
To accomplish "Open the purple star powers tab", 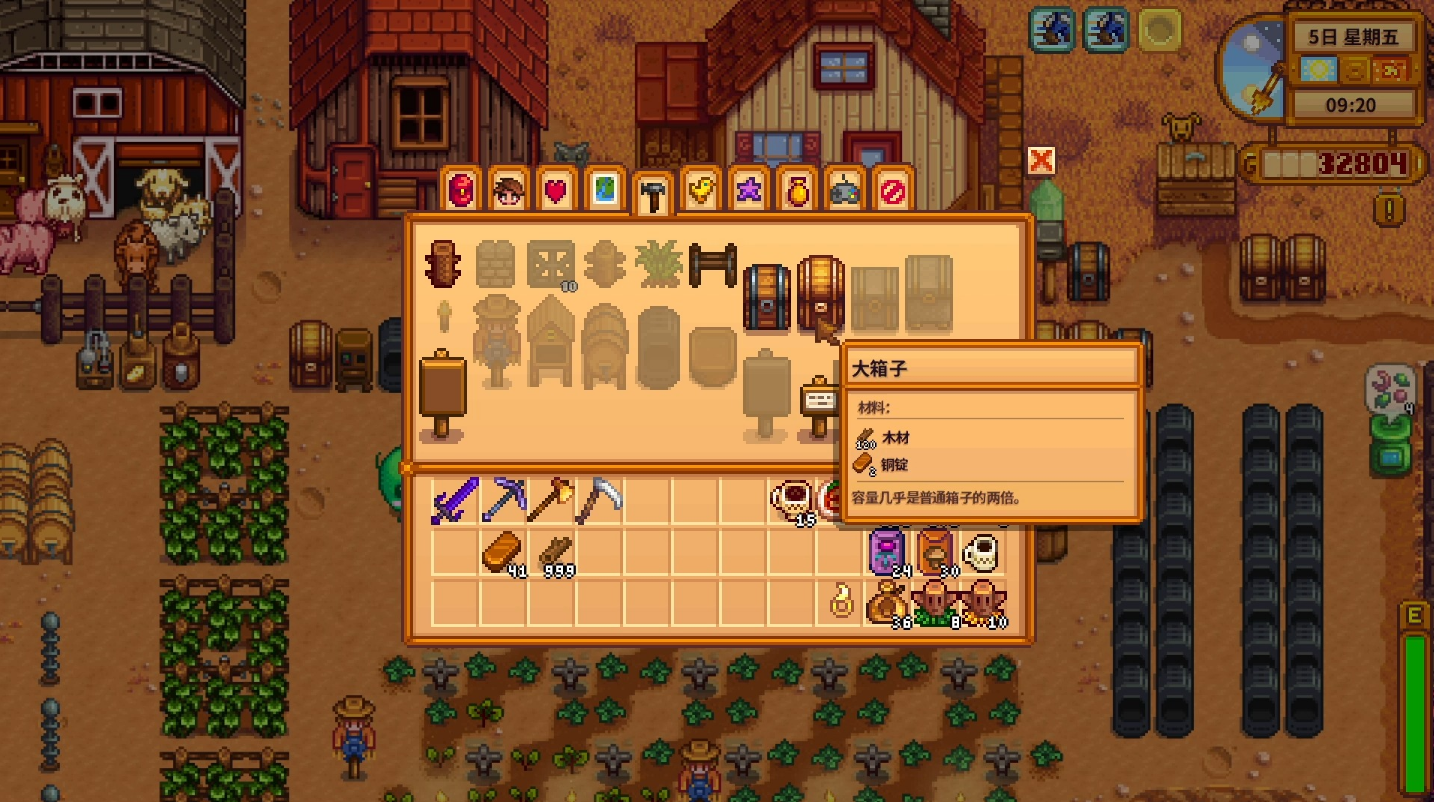I will click(748, 190).
